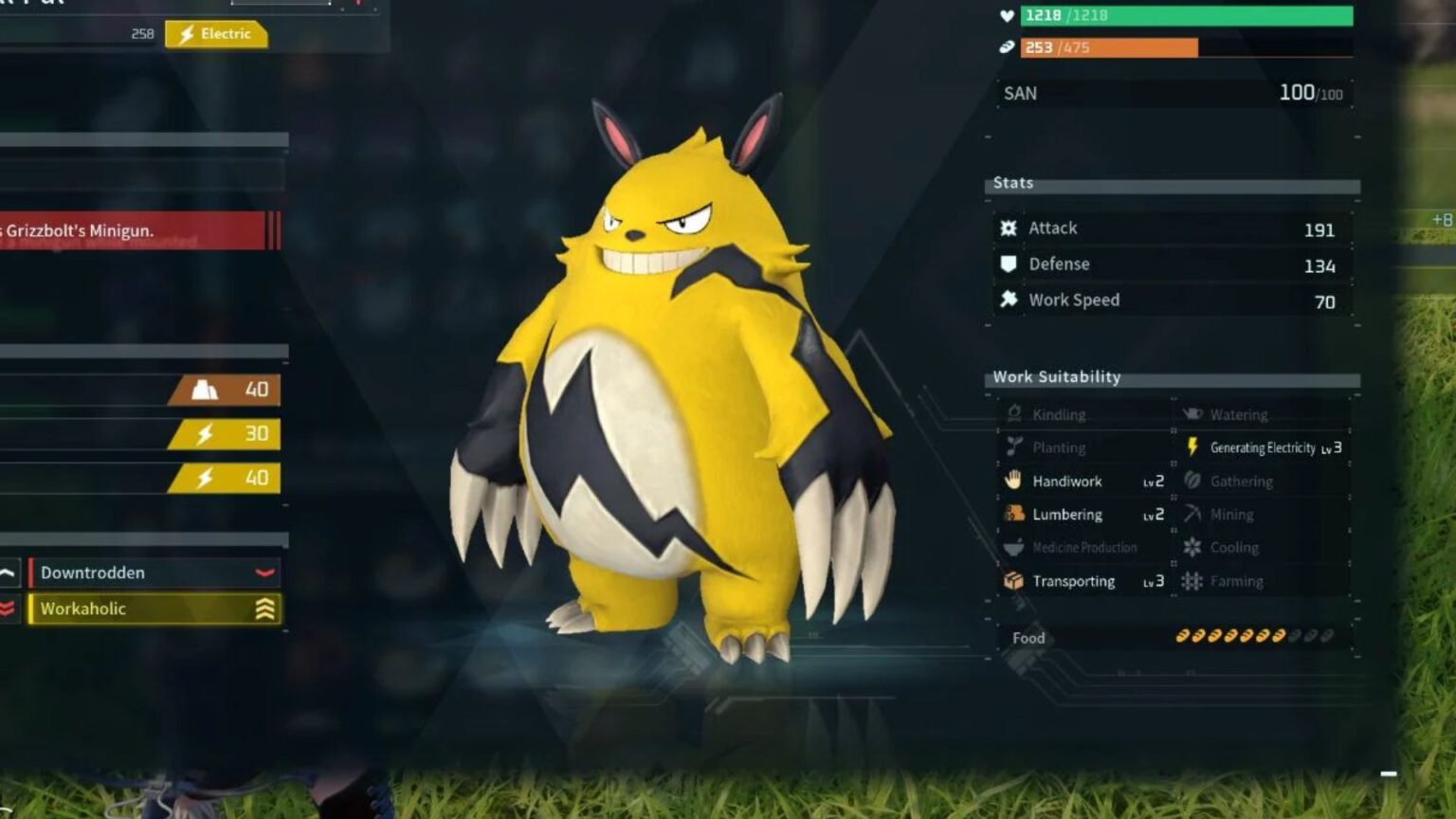This screenshot has height=819, width=1456.
Task: Select the Cooling snowflake icon
Action: 1191,548
